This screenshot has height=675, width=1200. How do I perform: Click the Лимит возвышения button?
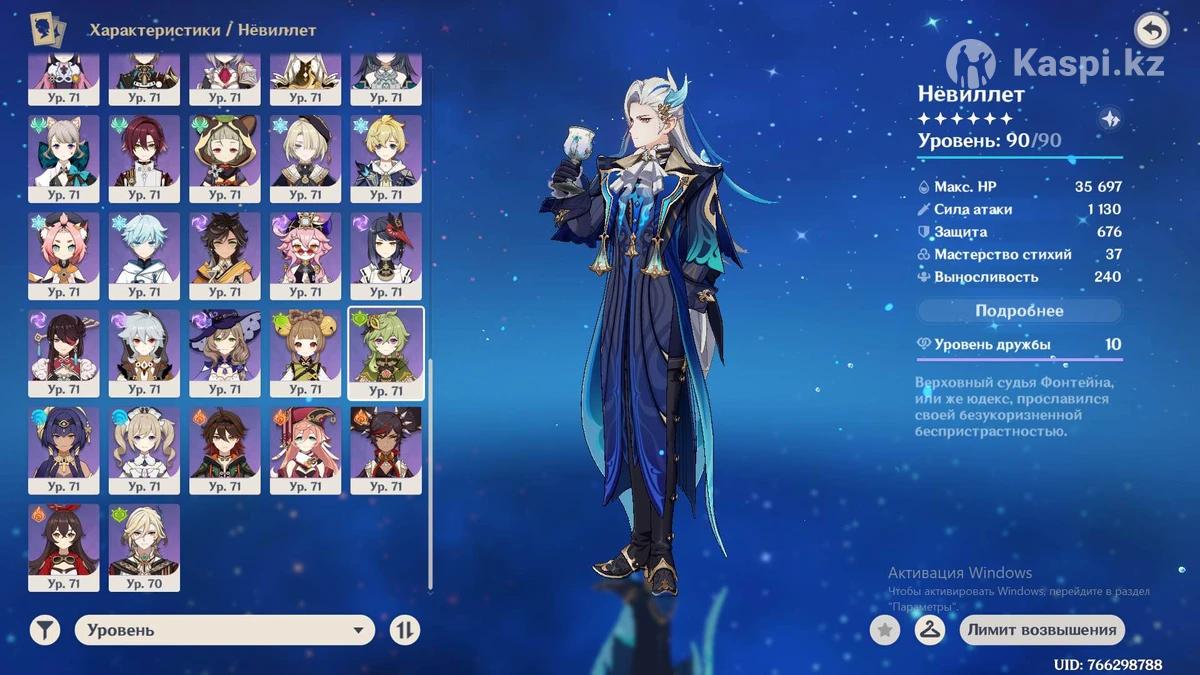pyautogui.click(x=1042, y=630)
